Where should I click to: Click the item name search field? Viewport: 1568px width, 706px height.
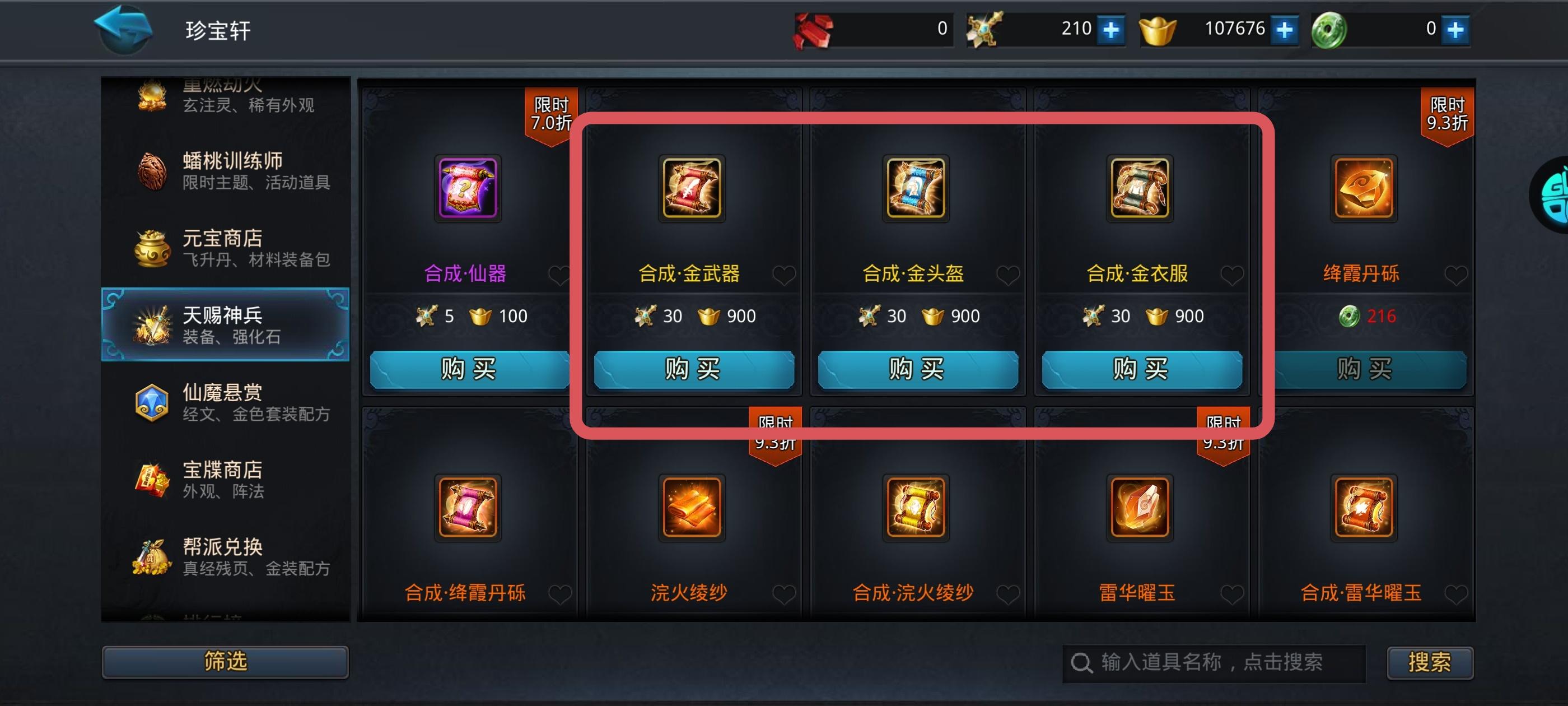(1211, 663)
